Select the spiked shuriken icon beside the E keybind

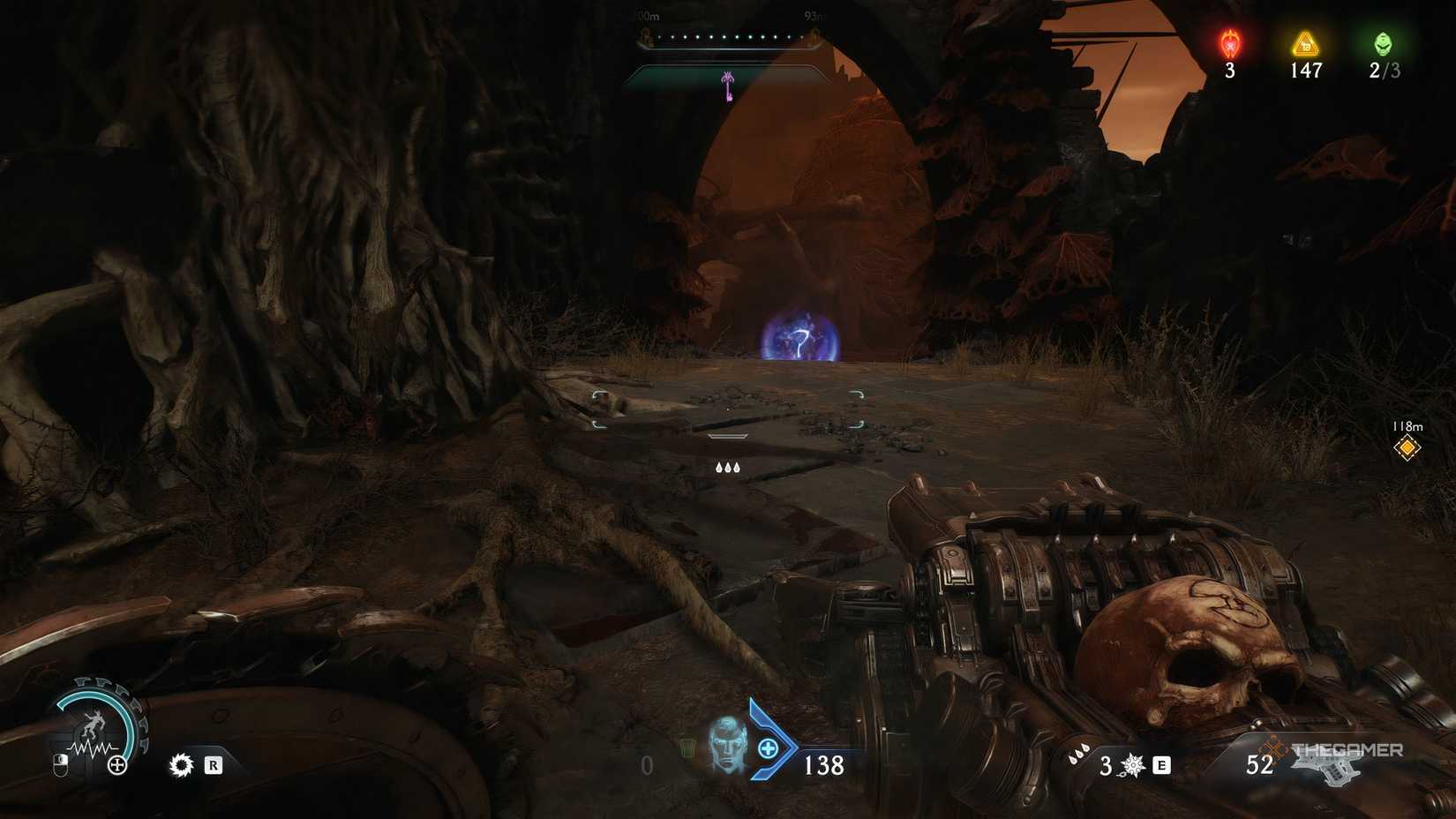pos(1131,766)
